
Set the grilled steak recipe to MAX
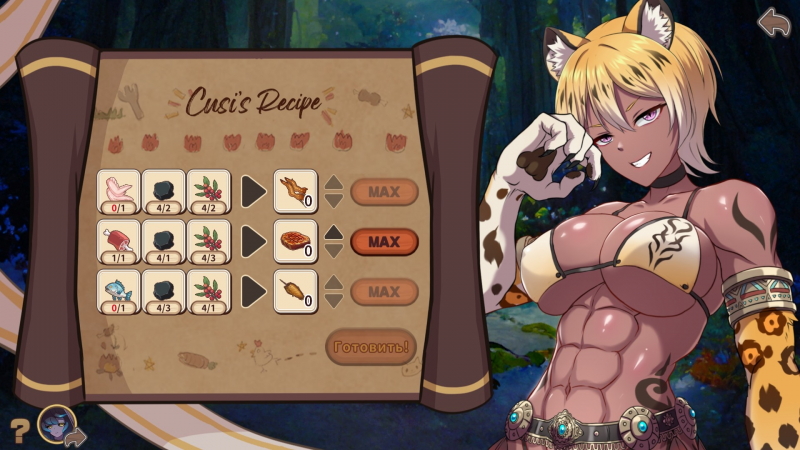pos(384,241)
